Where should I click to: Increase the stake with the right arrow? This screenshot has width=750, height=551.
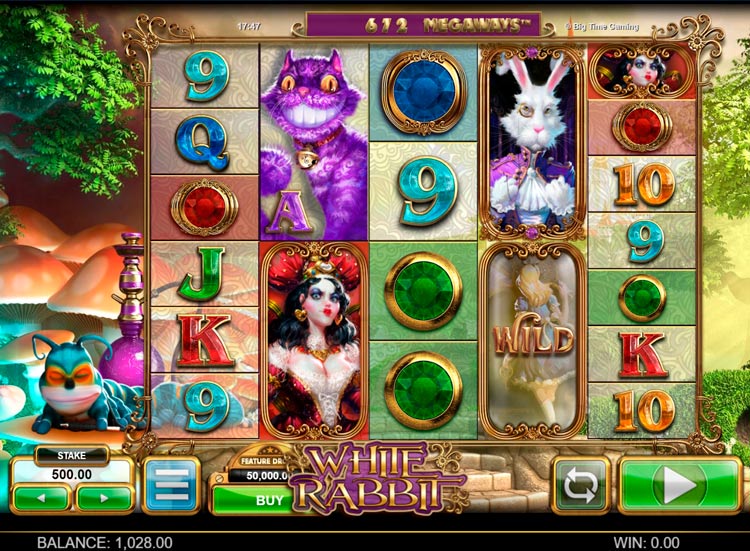click(x=104, y=497)
